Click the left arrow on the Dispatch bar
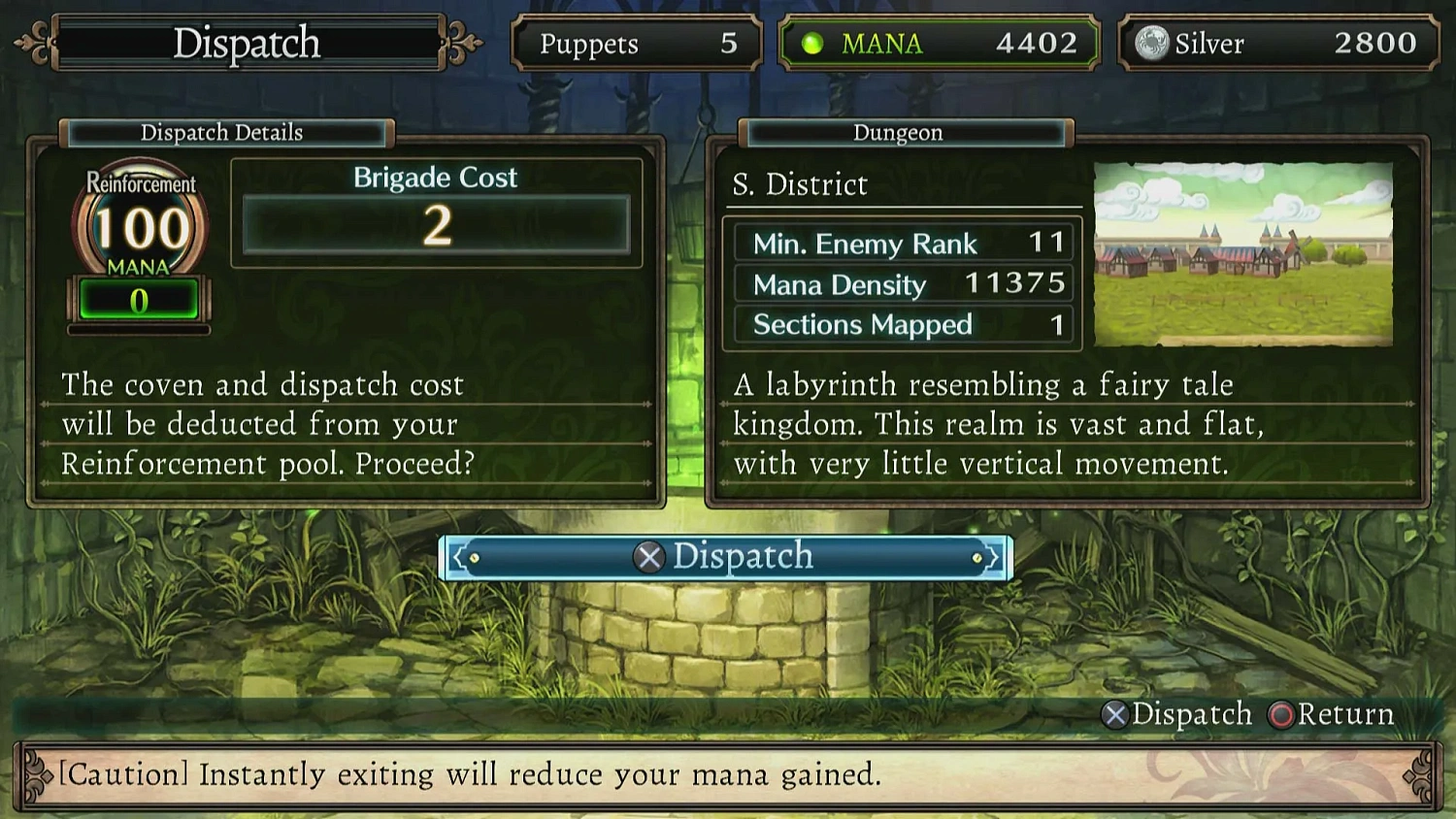 456,556
